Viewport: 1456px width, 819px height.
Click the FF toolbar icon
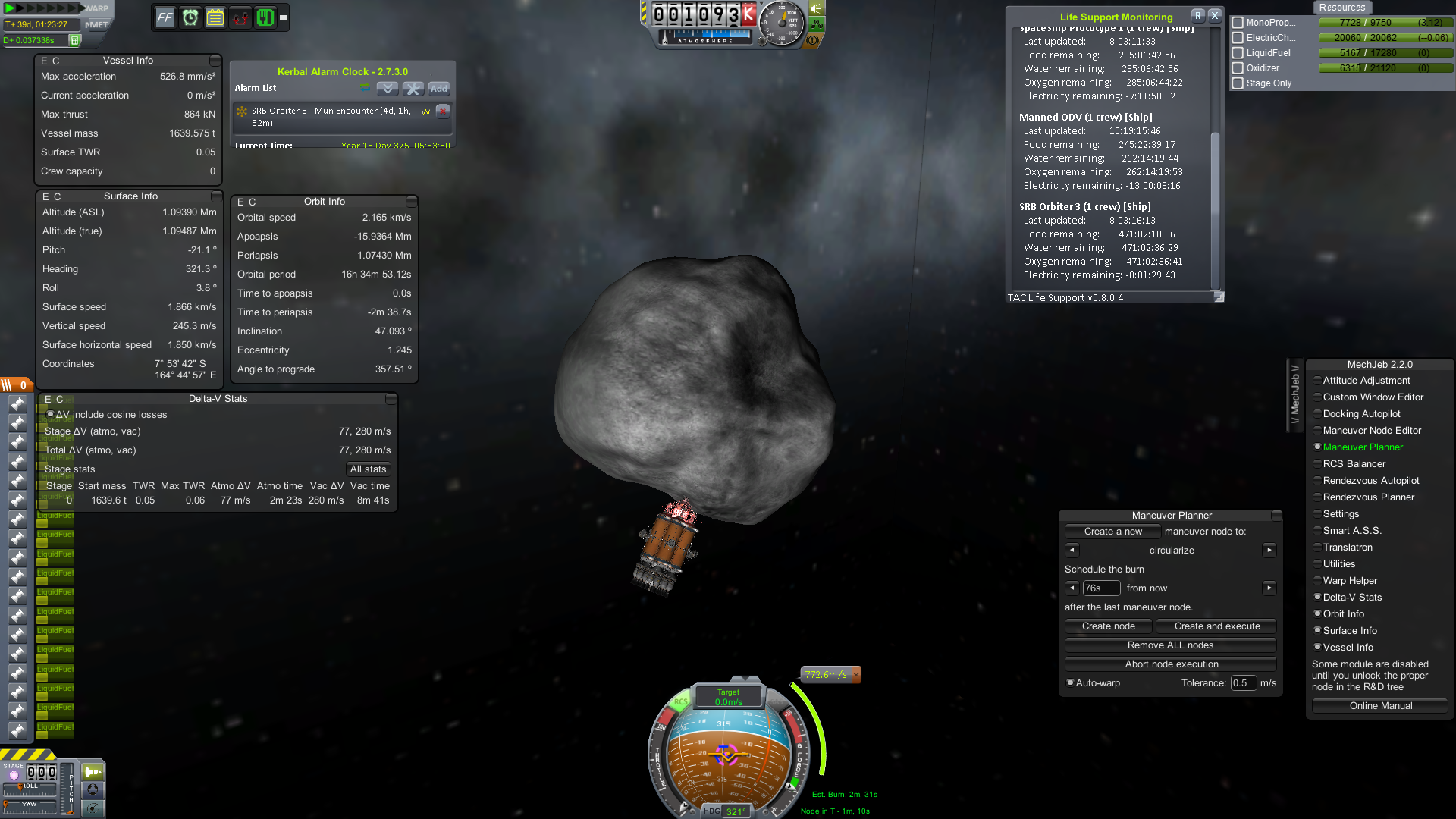(165, 17)
